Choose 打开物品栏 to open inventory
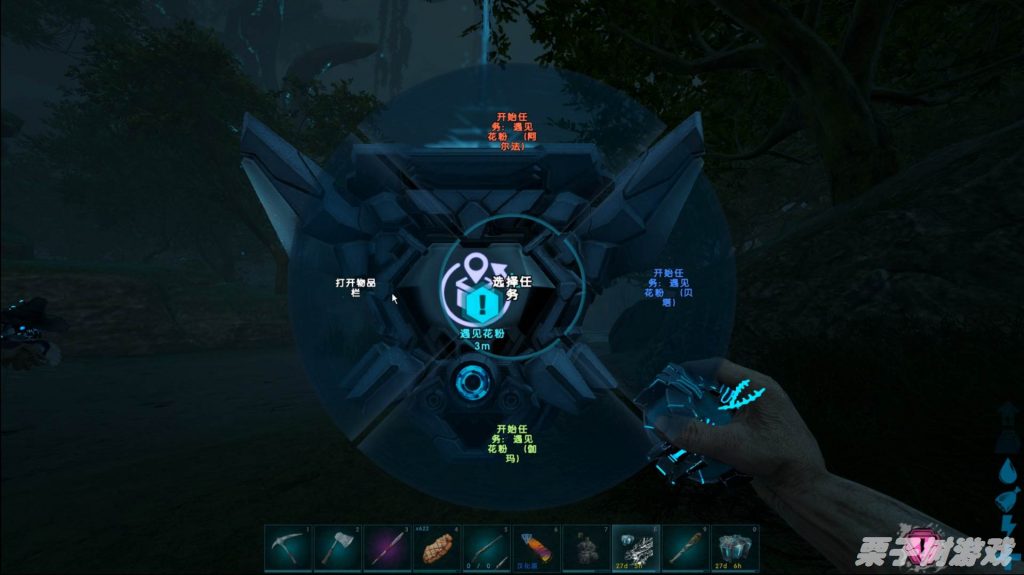The height and width of the screenshot is (575, 1024). click(x=355, y=286)
